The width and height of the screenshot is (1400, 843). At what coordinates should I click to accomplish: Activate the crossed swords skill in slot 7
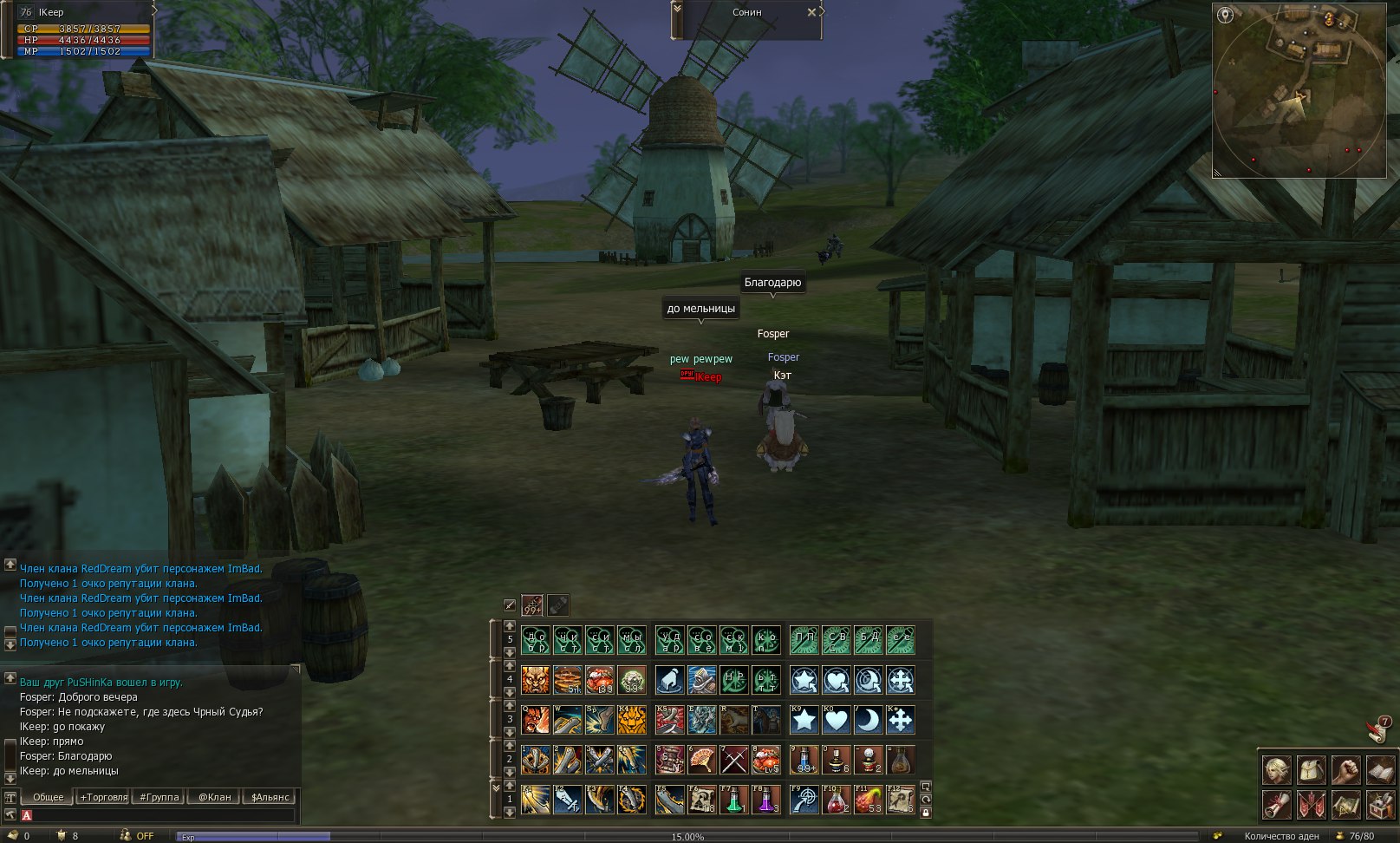734,760
